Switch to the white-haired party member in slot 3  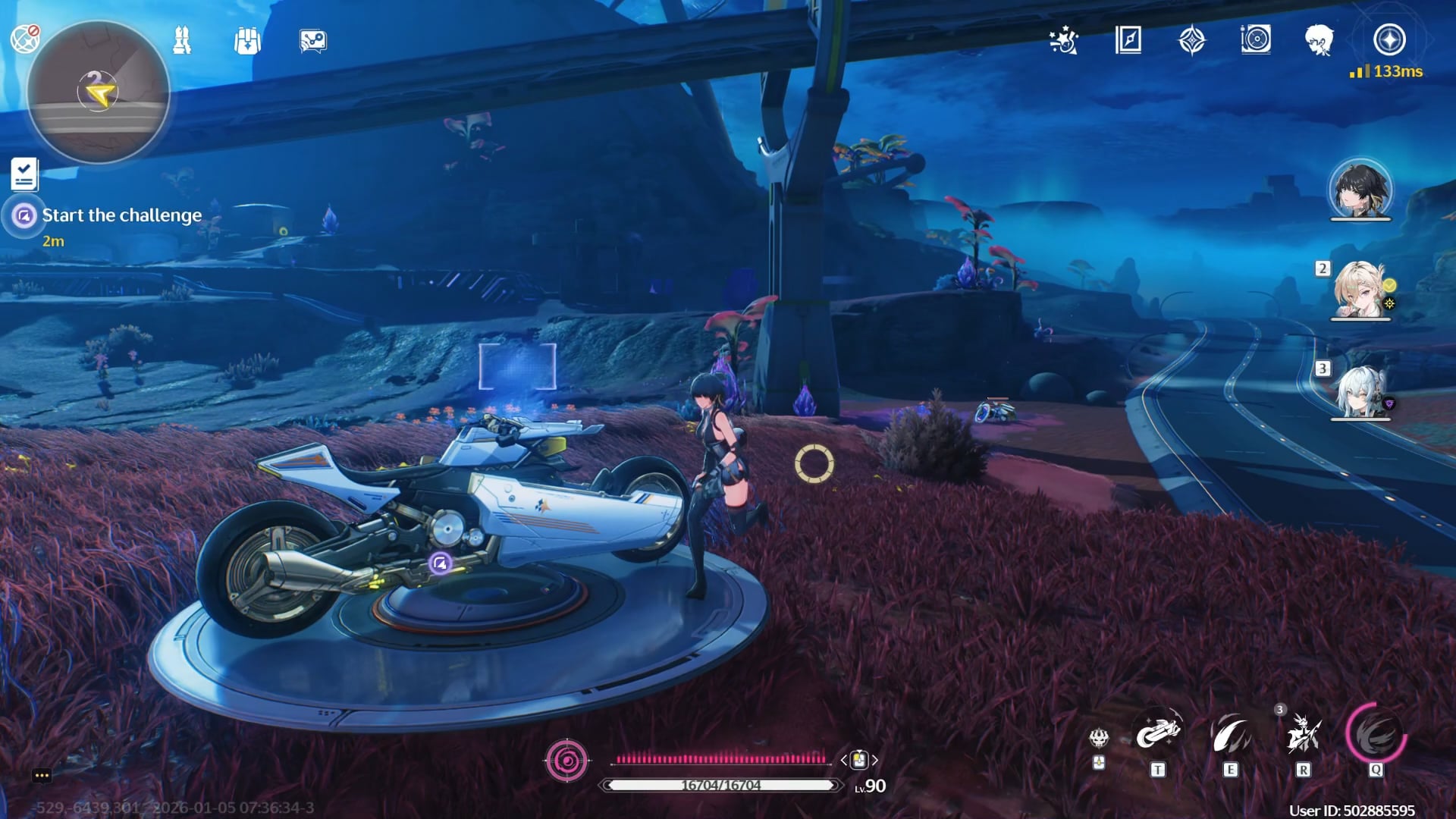pos(1360,391)
